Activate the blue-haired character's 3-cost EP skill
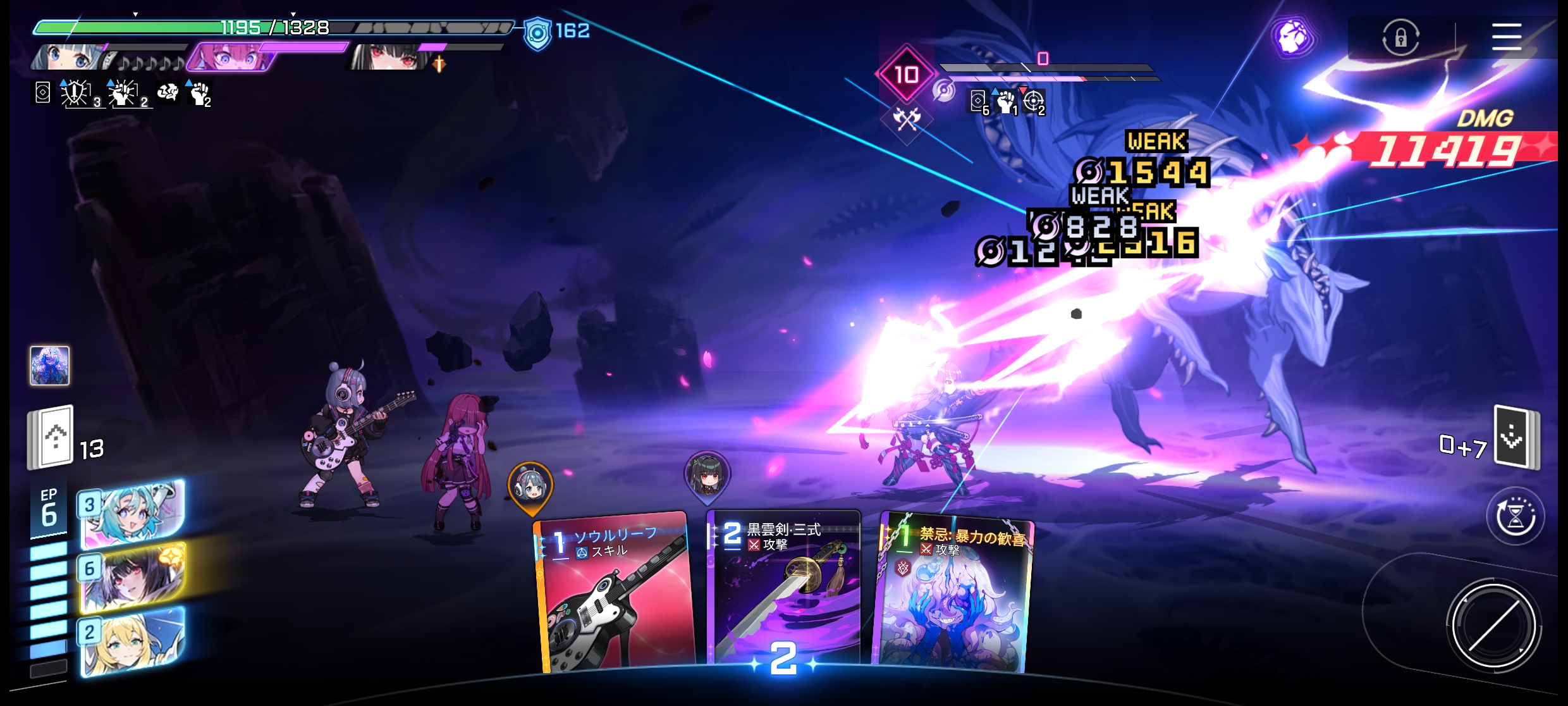Screen dimensions: 1568x706 pos(133,514)
